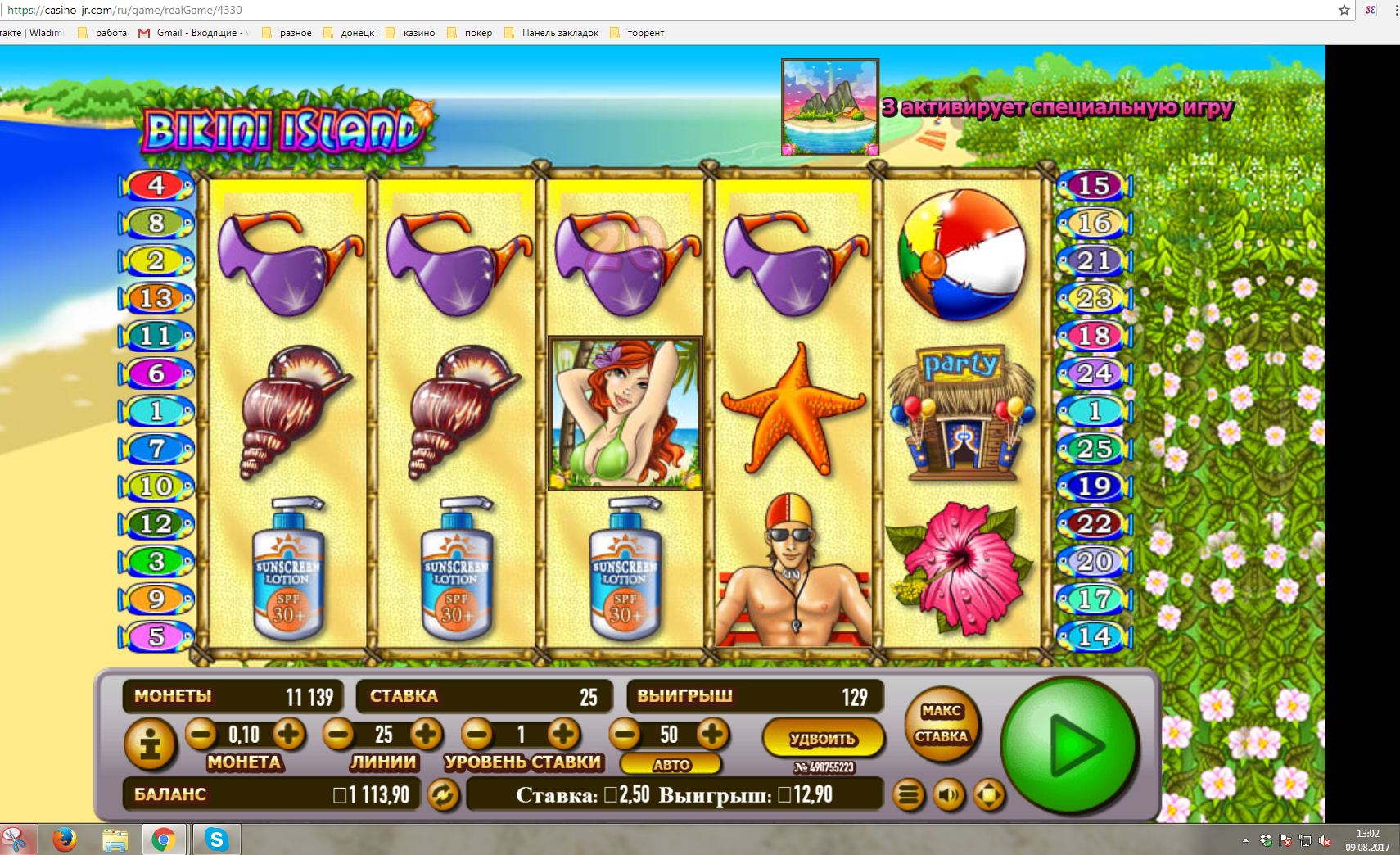
Task: Increase the autoplay spin count
Action: tap(712, 734)
